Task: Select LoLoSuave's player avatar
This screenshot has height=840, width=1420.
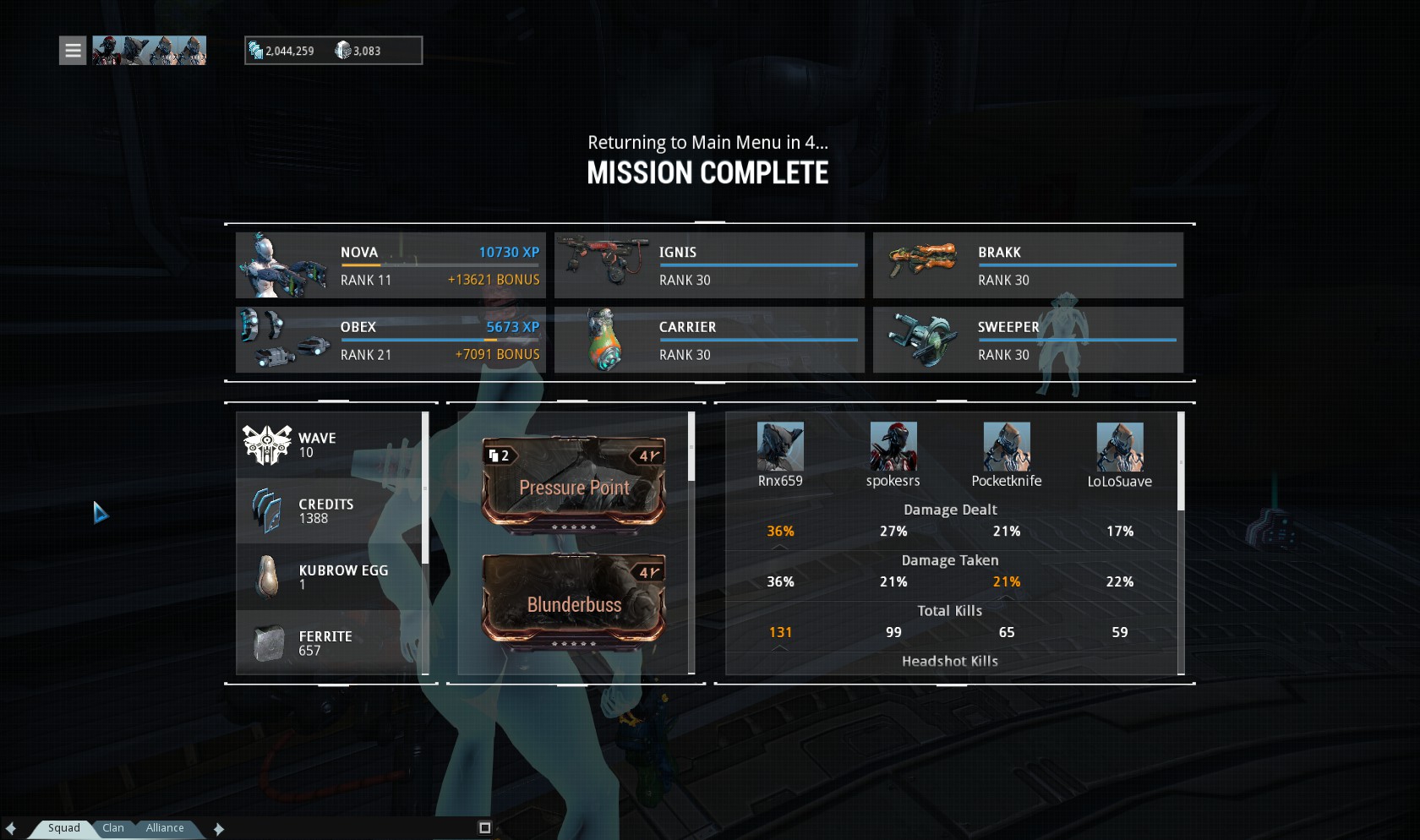Action: tap(1120, 446)
